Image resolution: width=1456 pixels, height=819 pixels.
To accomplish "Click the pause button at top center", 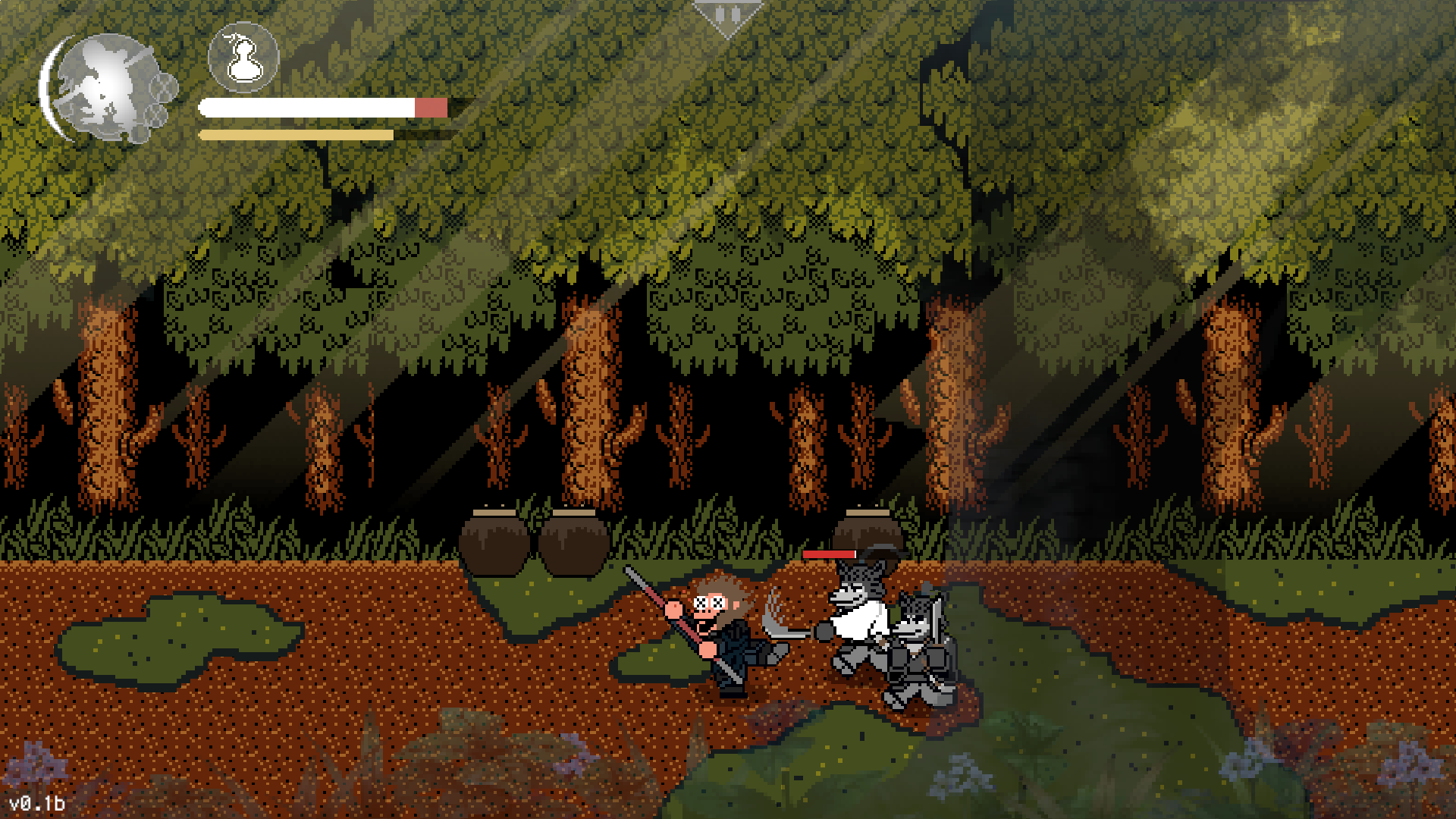I will point(727,15).
